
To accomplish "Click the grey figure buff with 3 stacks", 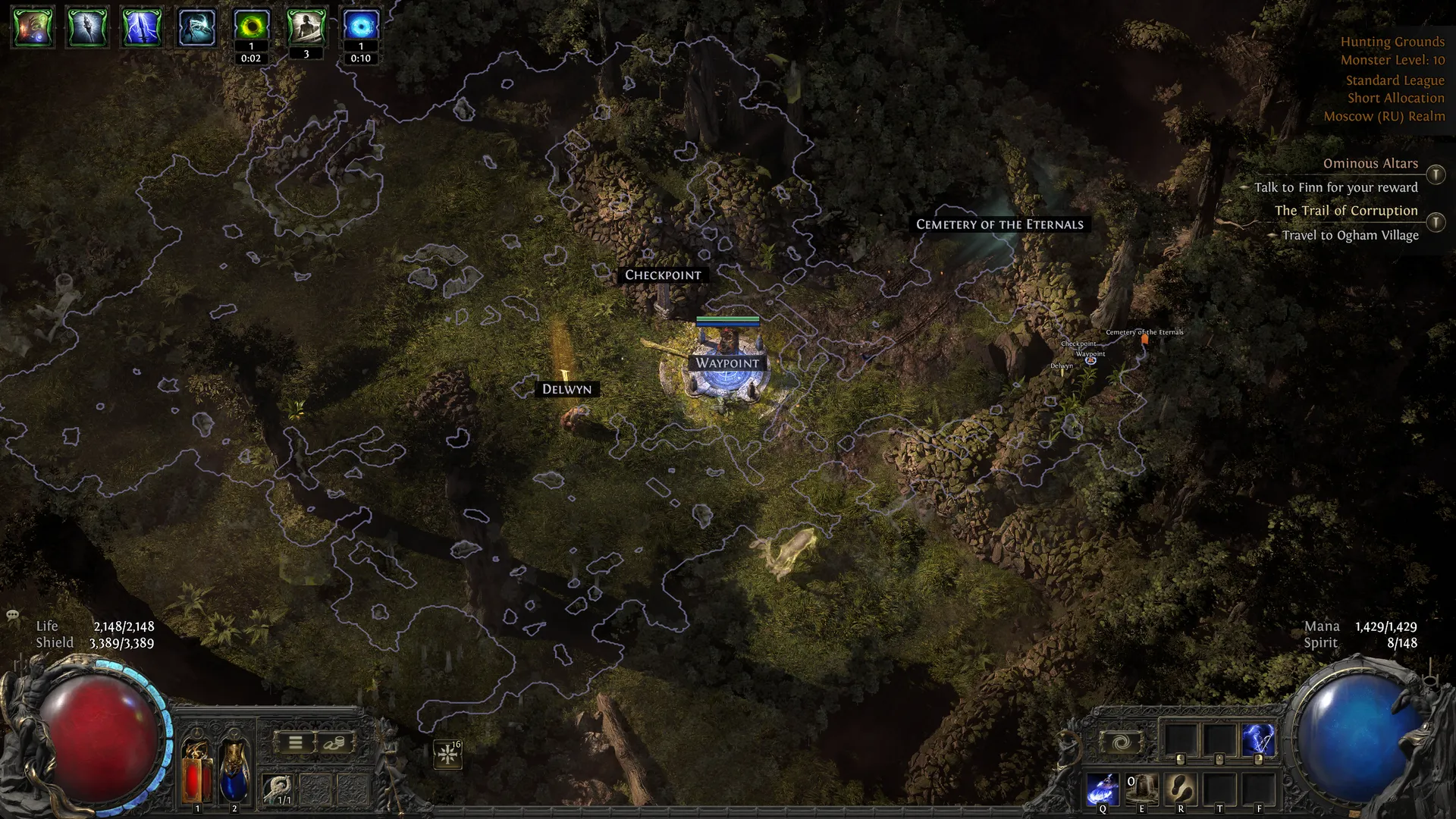I will [x=306, y=27].
